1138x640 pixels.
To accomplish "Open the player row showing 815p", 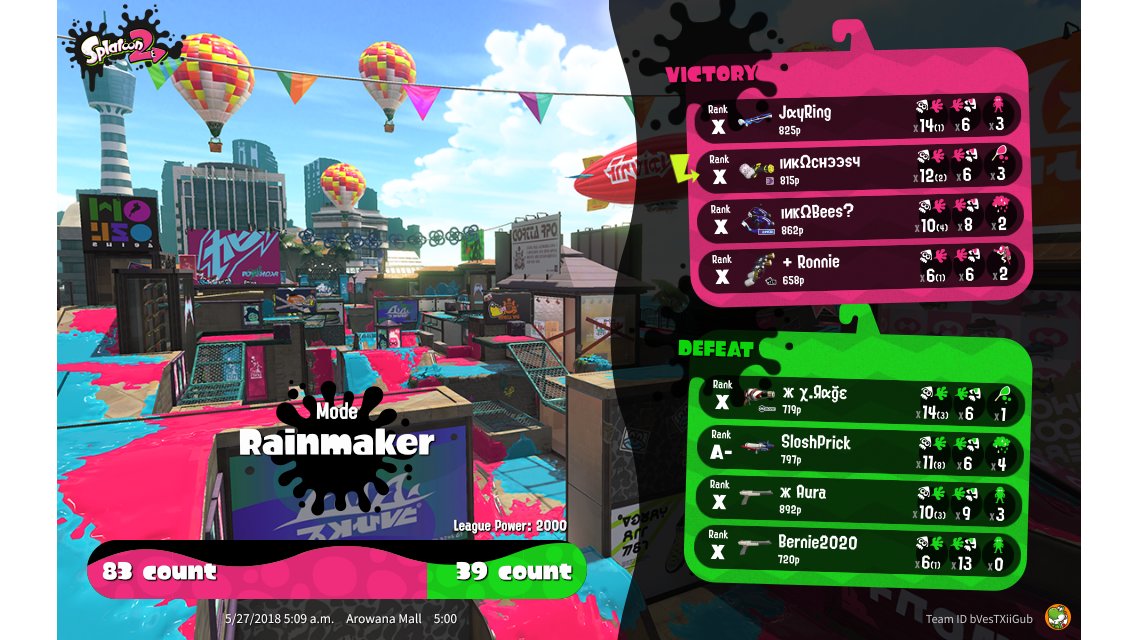I will click(860, 168).
